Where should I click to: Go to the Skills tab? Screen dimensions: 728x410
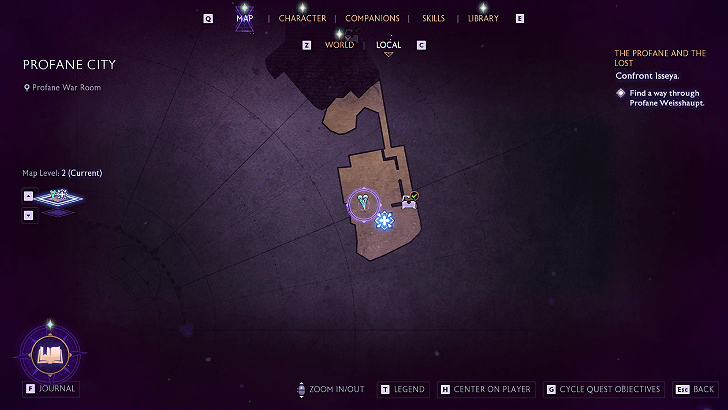point(433,18)
